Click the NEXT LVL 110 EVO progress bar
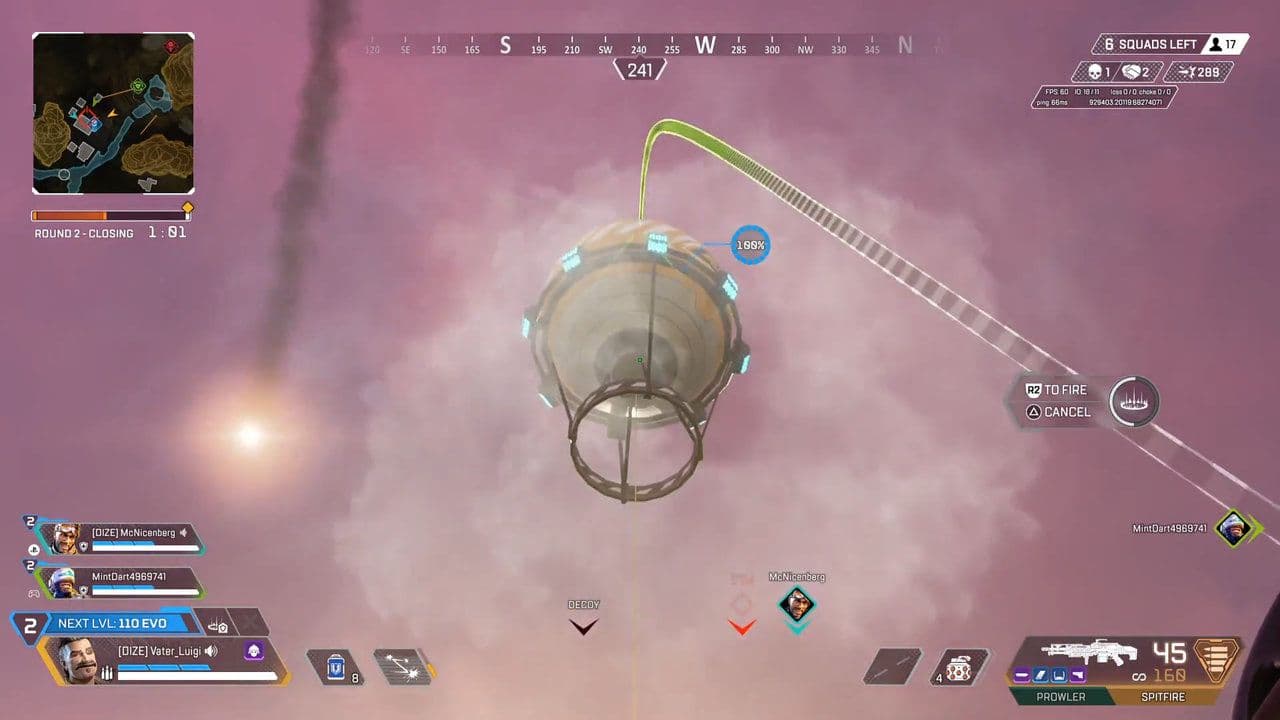 pyautogui.click(x=113, y=623)
